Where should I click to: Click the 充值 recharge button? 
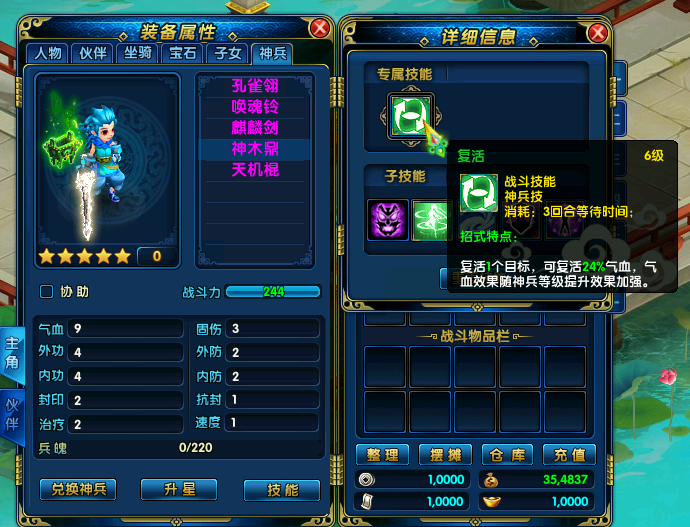(570, 455)
